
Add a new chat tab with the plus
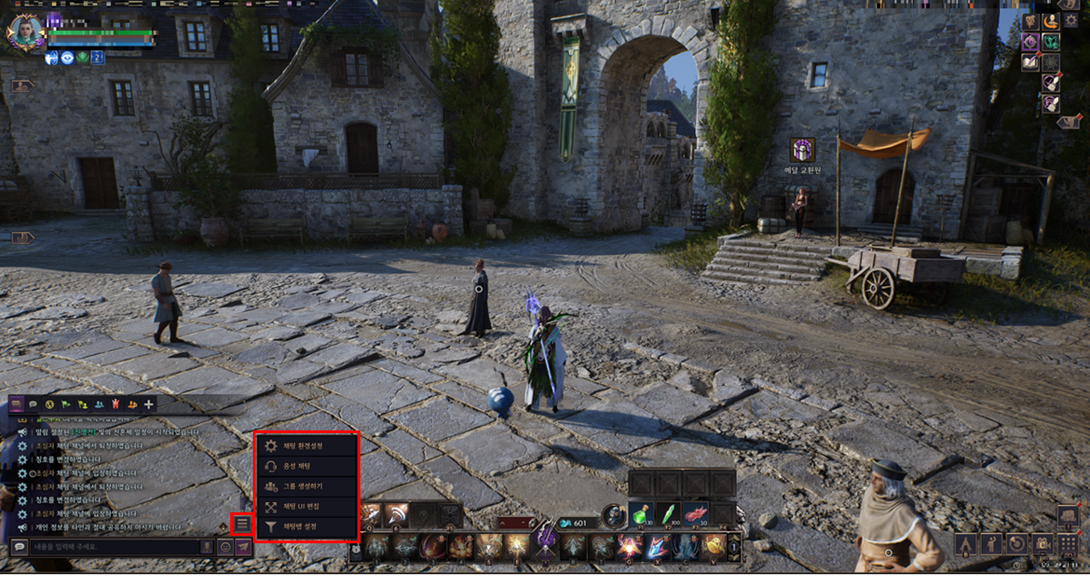(149, 404)
